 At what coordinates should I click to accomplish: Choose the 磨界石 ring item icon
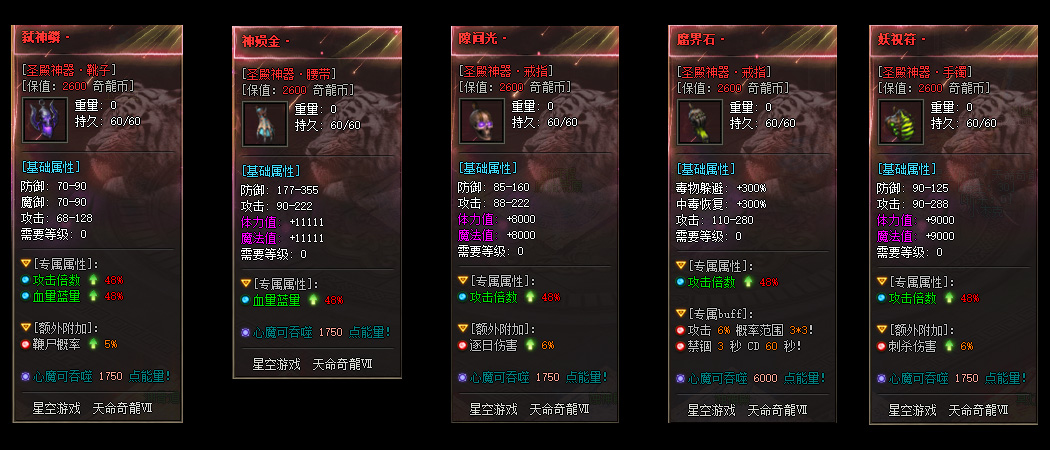(700, 120)
